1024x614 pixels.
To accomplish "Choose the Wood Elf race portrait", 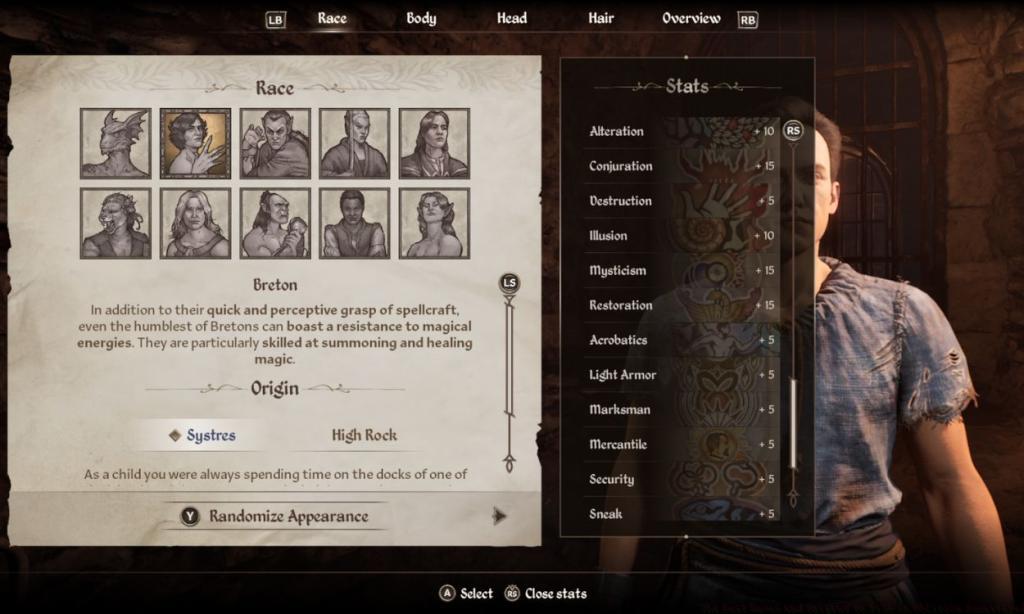I will pyautogui.click(x=434, y=223).
